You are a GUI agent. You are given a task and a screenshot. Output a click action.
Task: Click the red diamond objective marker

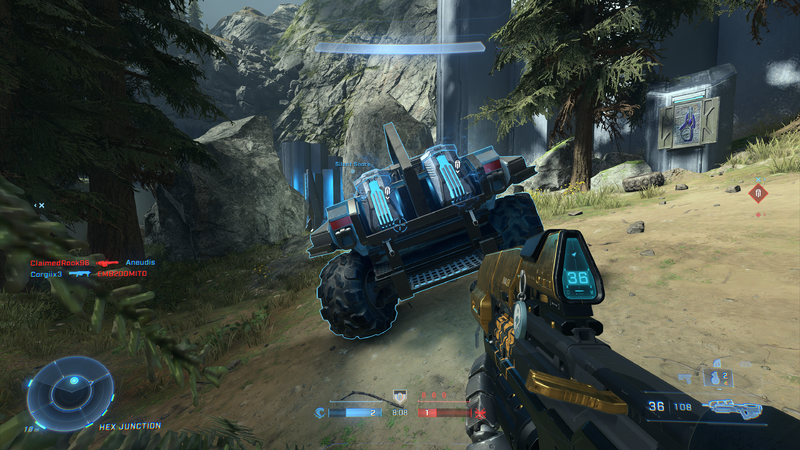(759, 193)
